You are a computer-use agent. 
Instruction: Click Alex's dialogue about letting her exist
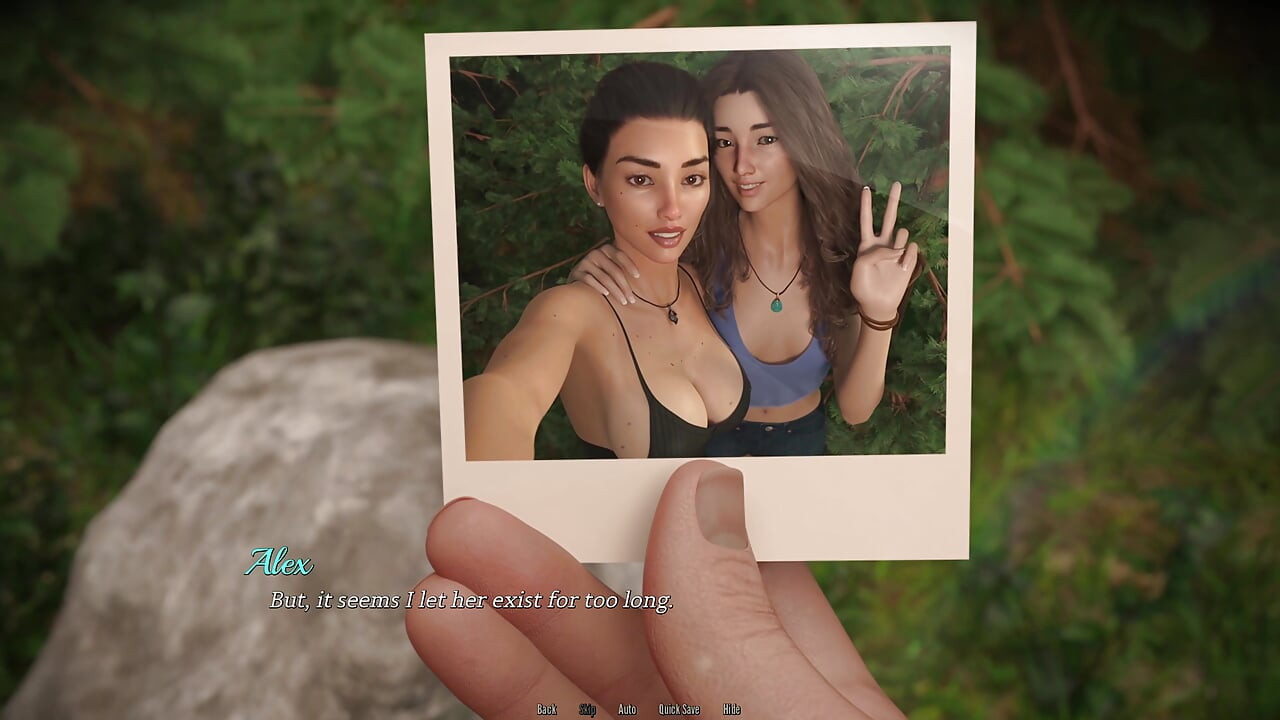(x=470, y=600)
